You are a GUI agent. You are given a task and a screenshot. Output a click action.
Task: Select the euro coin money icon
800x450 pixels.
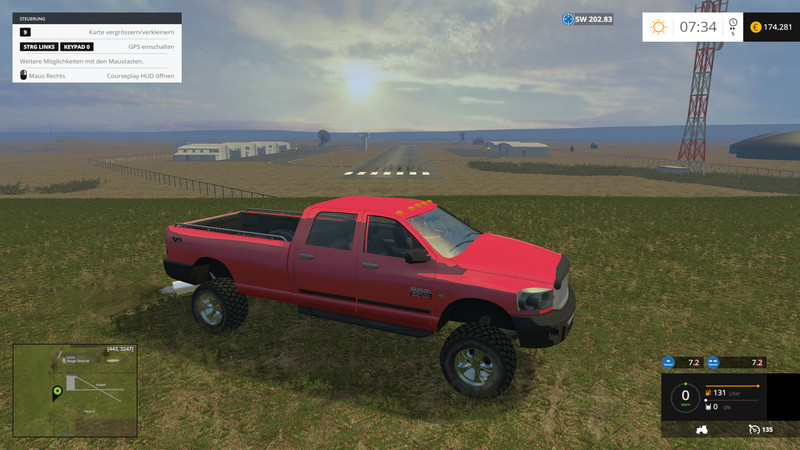(x=755, y=27)
